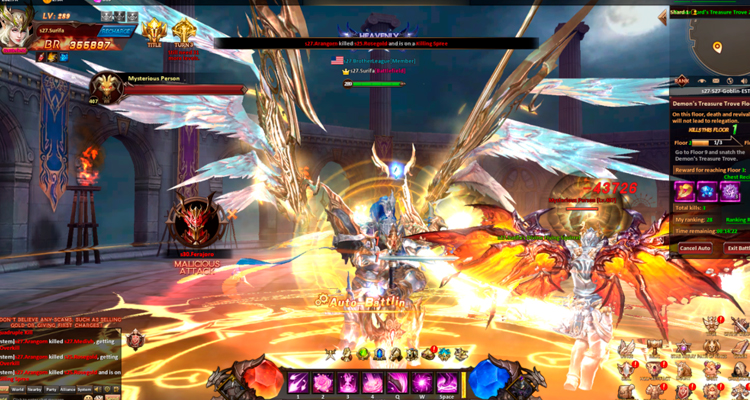Cast the skill bound to Space

click(x=446, y=382)
